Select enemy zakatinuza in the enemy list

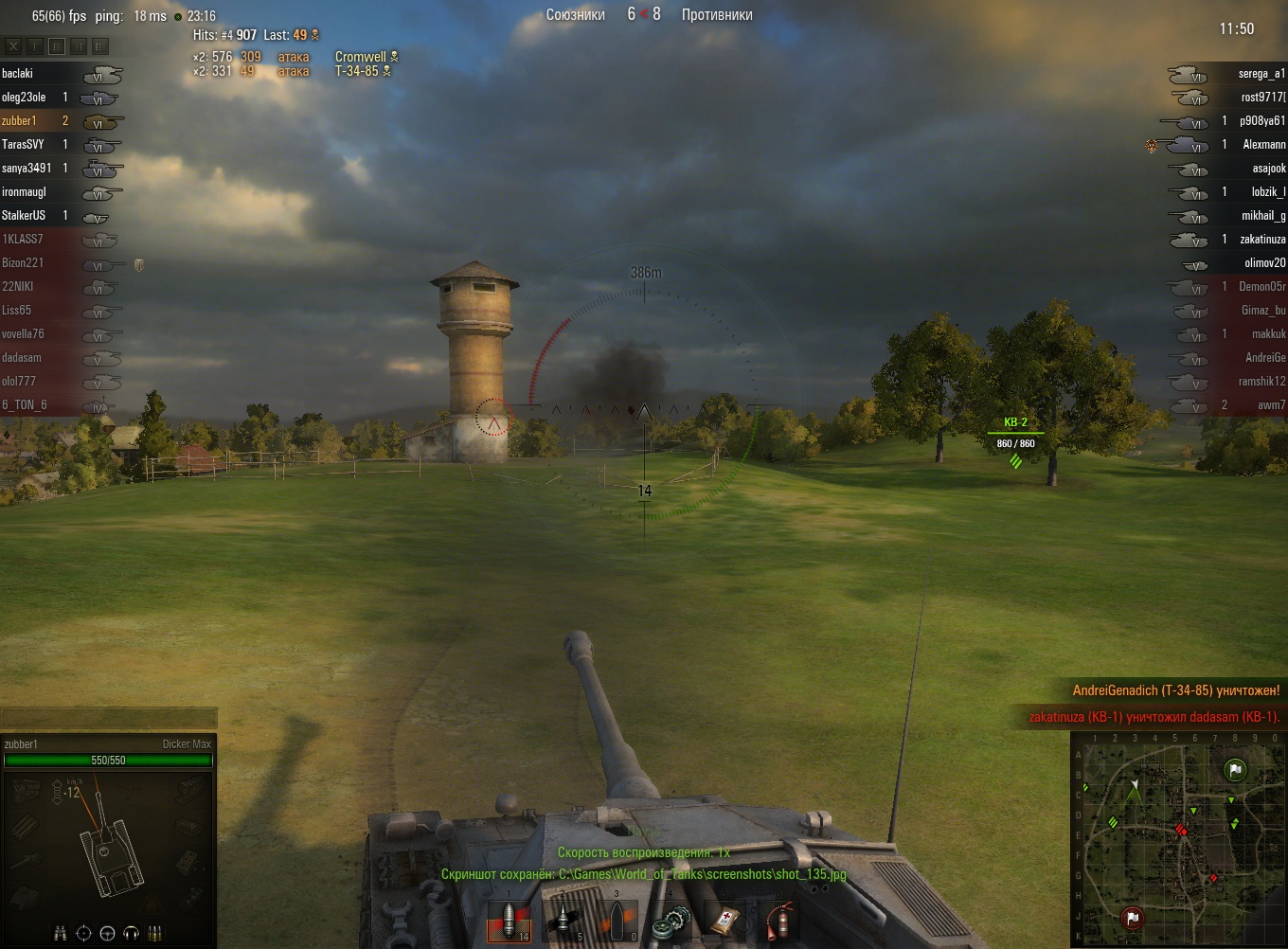tap(1261, 239)
